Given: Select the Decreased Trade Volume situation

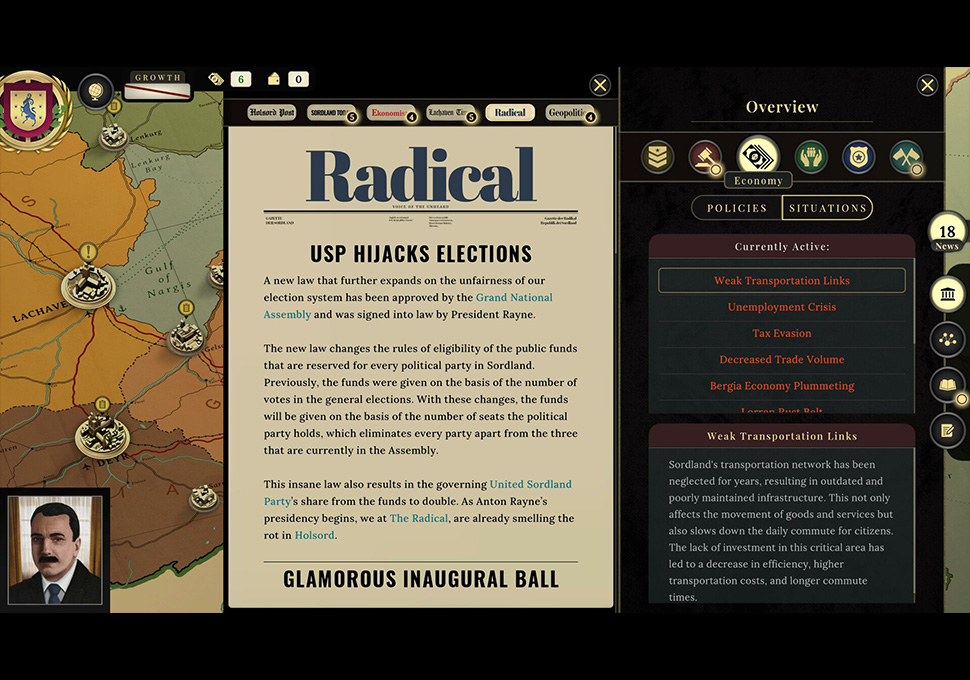Looking at the screenshot, I should [782, 359].
